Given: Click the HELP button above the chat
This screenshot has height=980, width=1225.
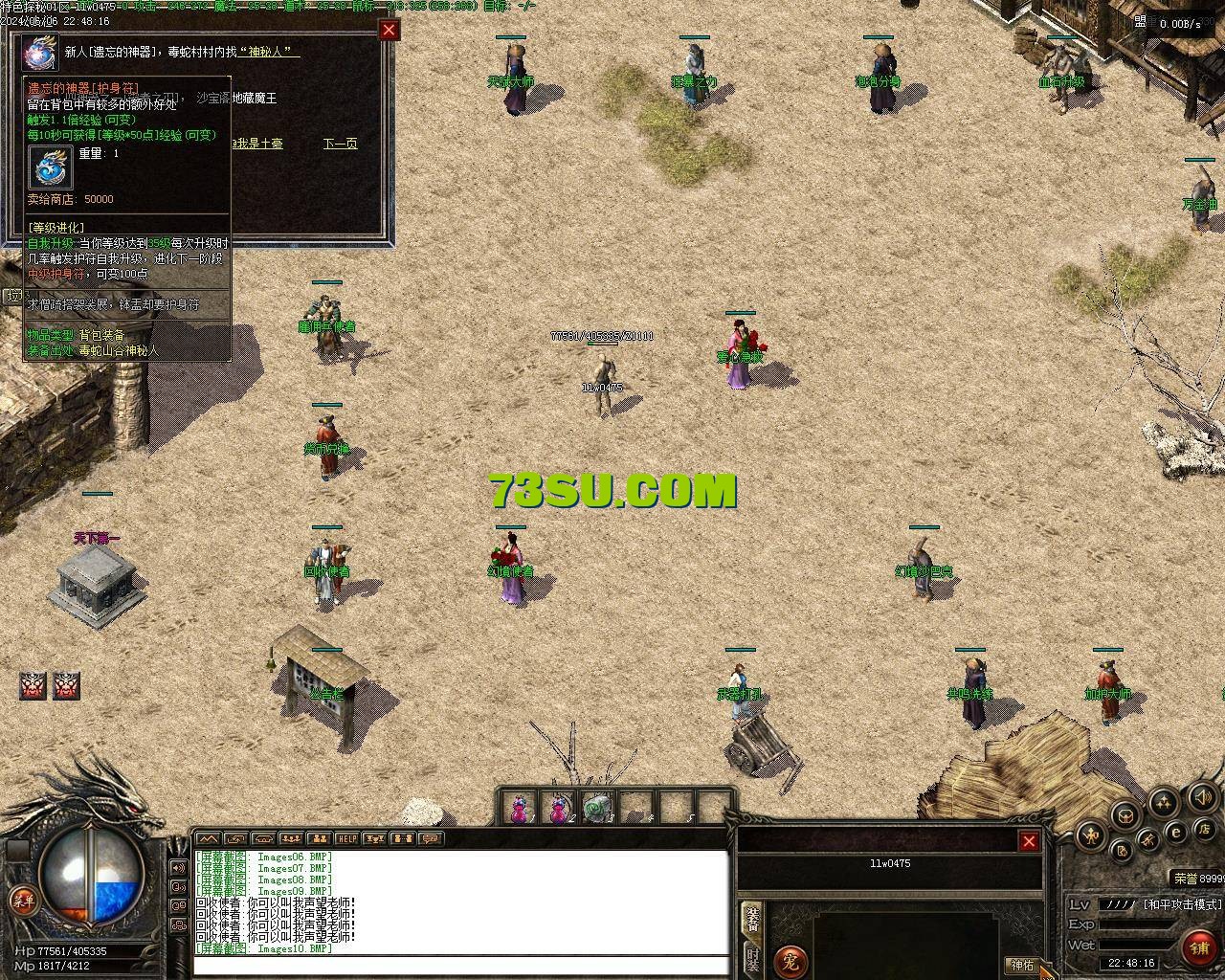Looking at the screenshot, I should (x=346, y=839).
